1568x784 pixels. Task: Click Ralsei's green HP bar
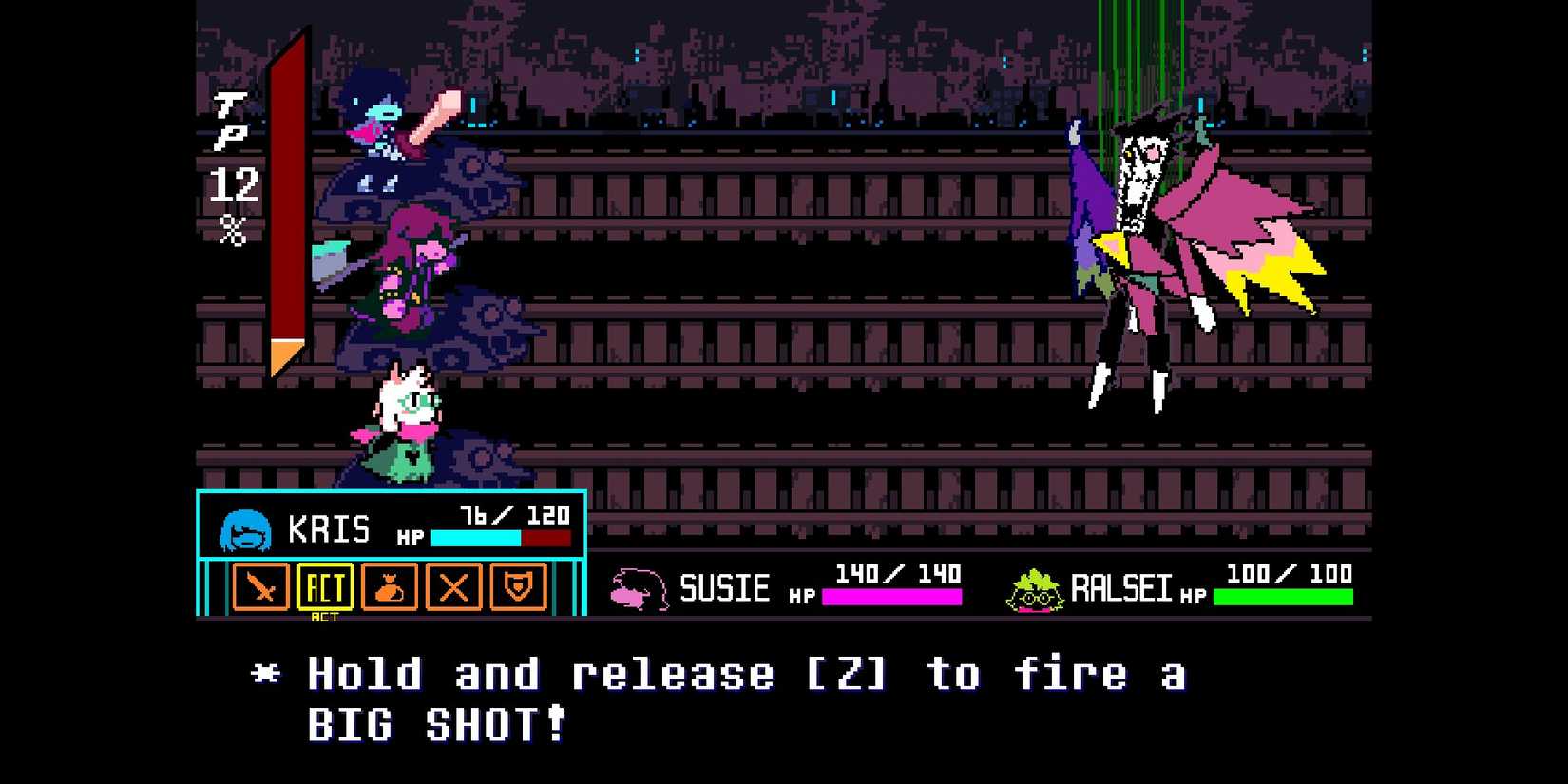[x=1283, y=595]
